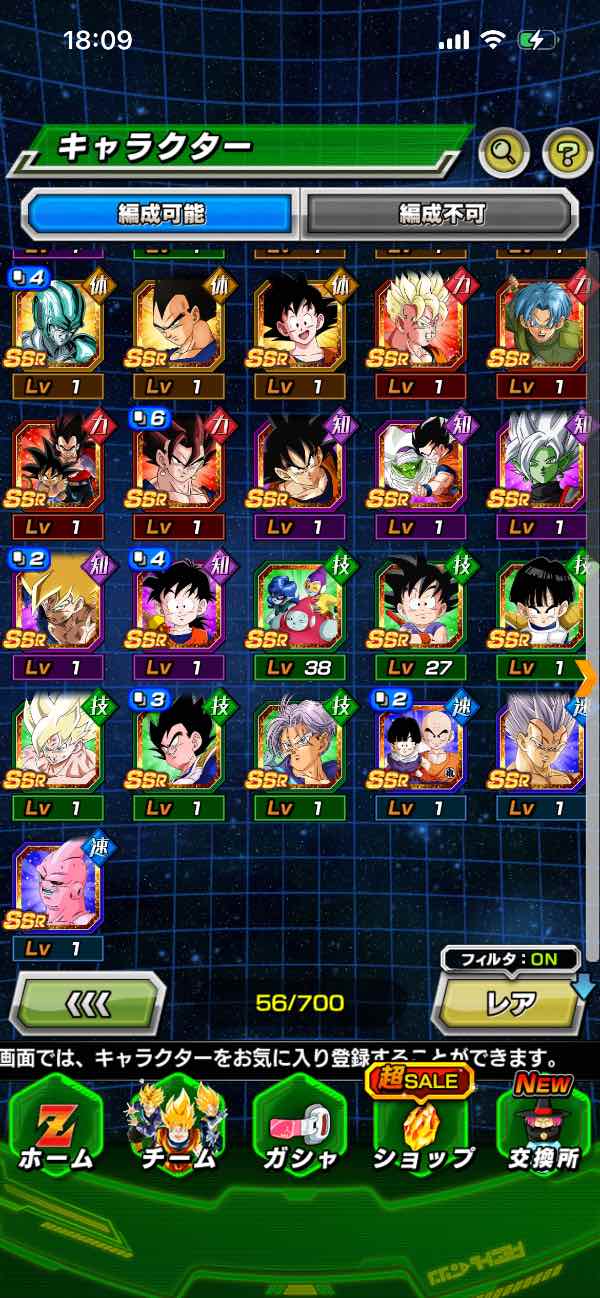The height and width of the screenshot is (1298, 600).
Task: Tap the orange side arrow expander
Action: click(588, 676)
